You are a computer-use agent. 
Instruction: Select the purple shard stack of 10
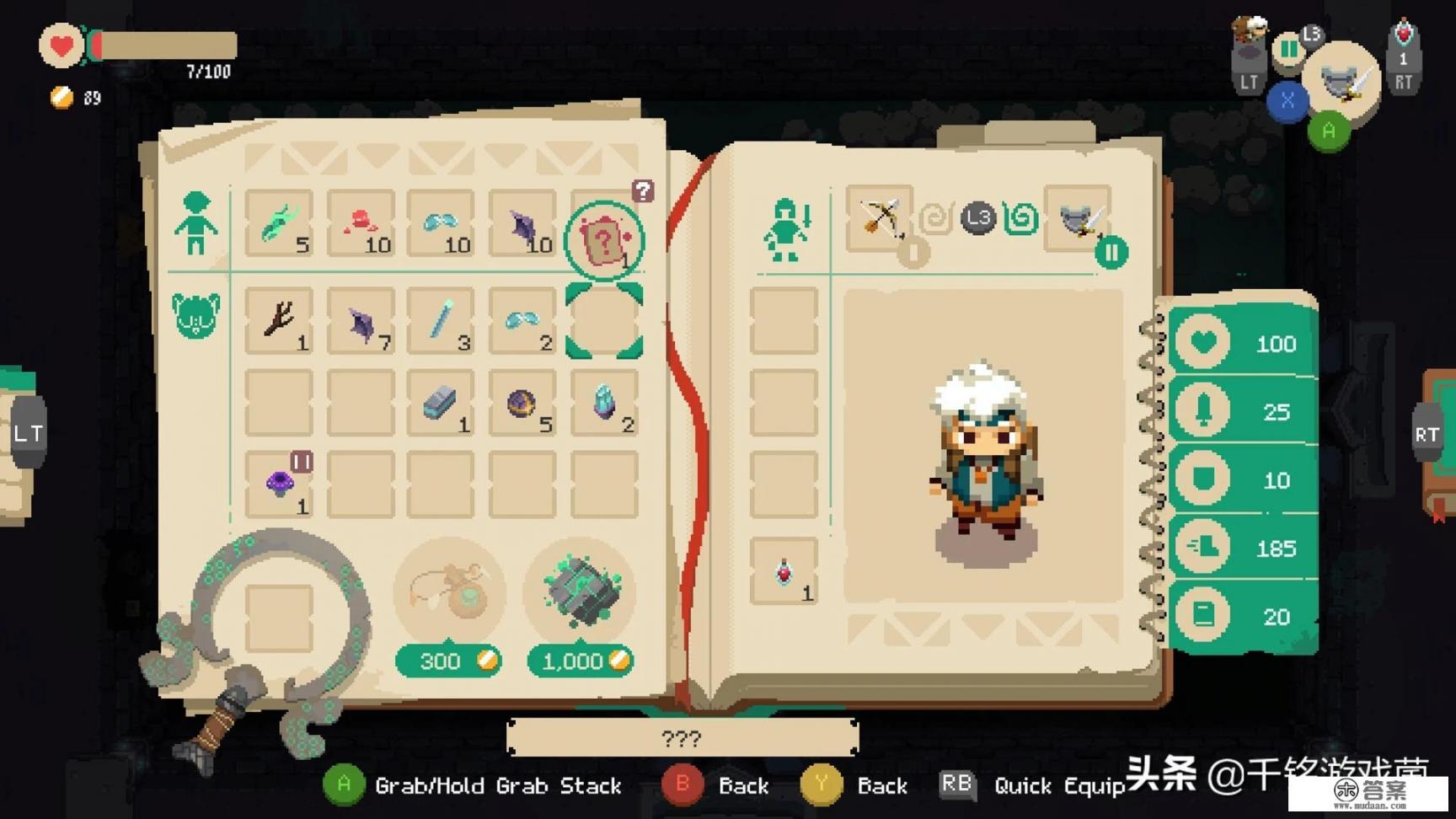pos(524,223)
